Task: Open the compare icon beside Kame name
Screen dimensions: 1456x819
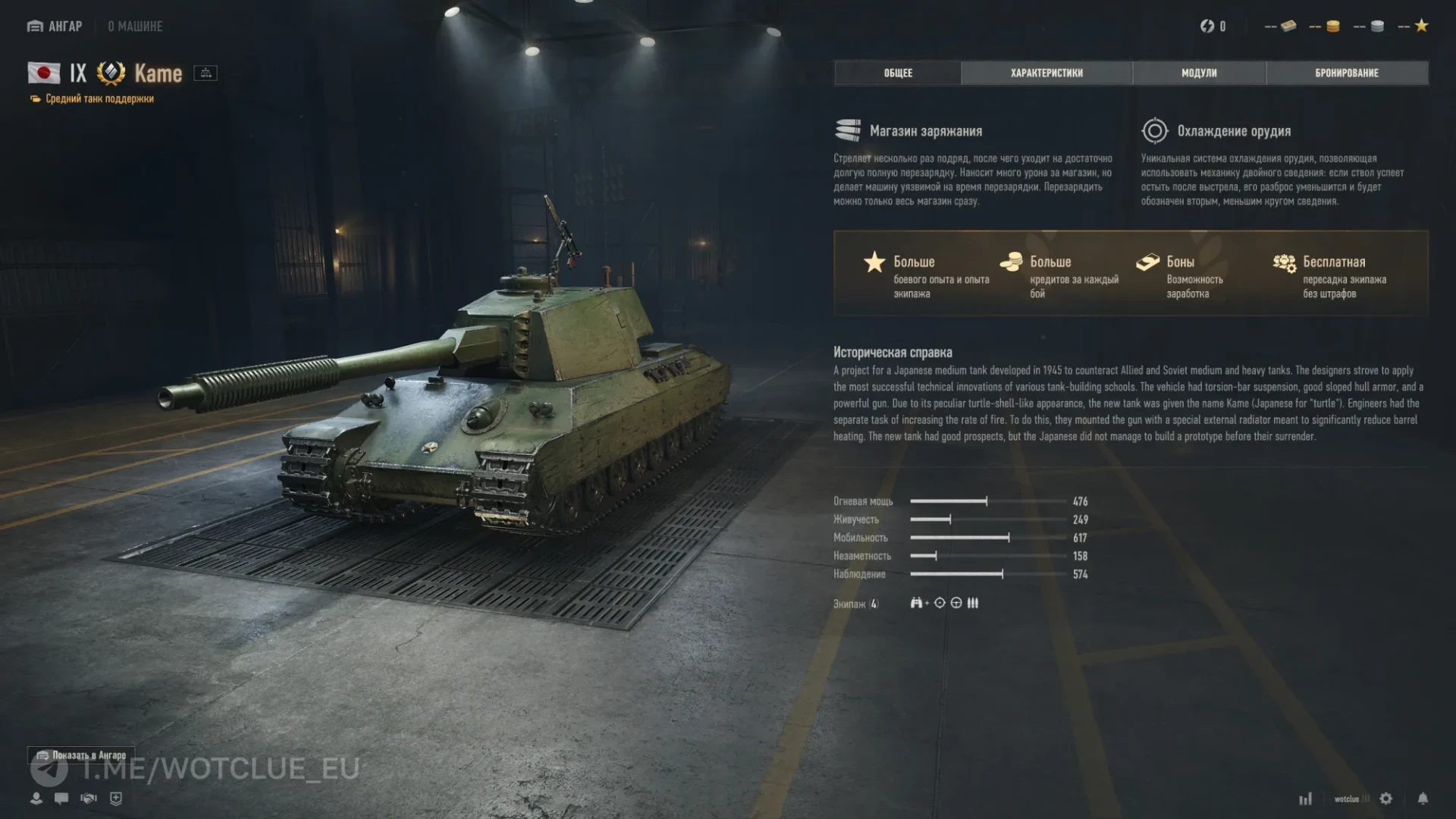Action: [x=206, y=73]
